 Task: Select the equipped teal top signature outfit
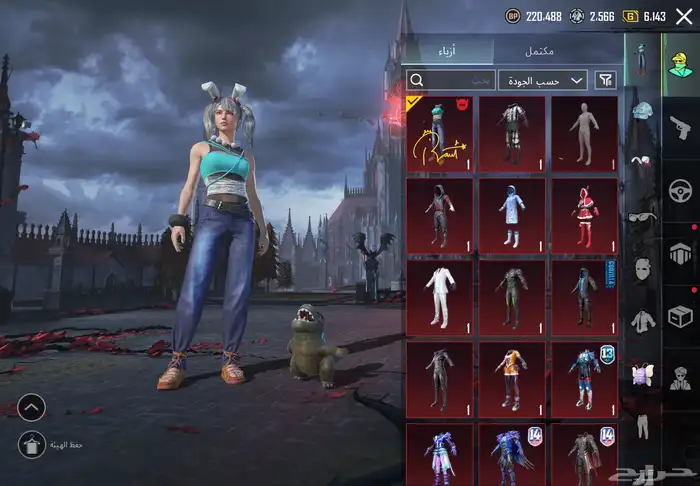440,132
